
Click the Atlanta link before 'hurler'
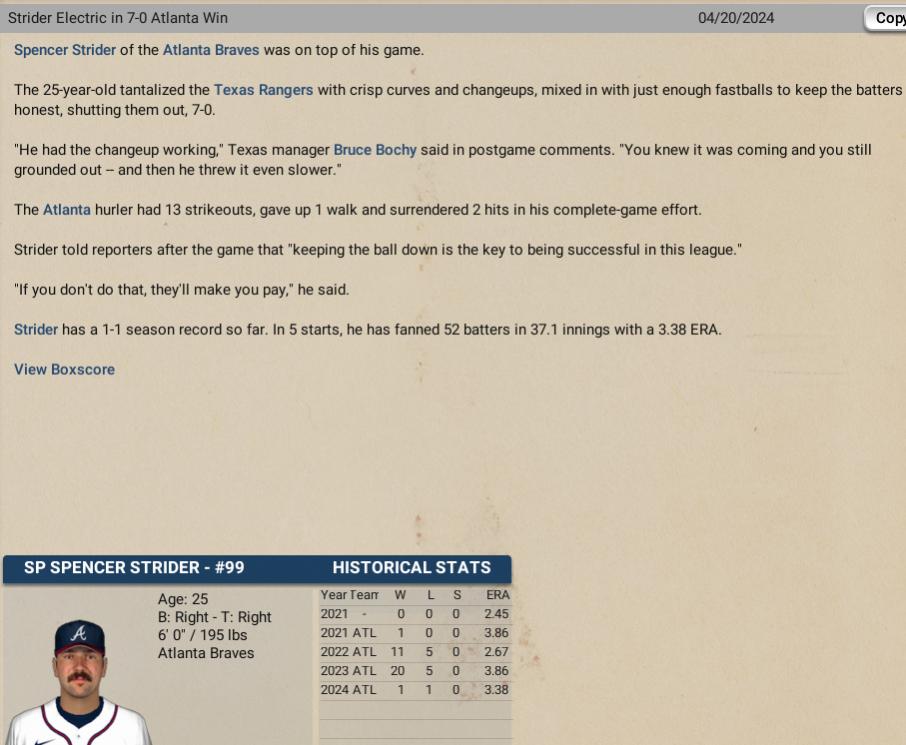click(67, 210)
